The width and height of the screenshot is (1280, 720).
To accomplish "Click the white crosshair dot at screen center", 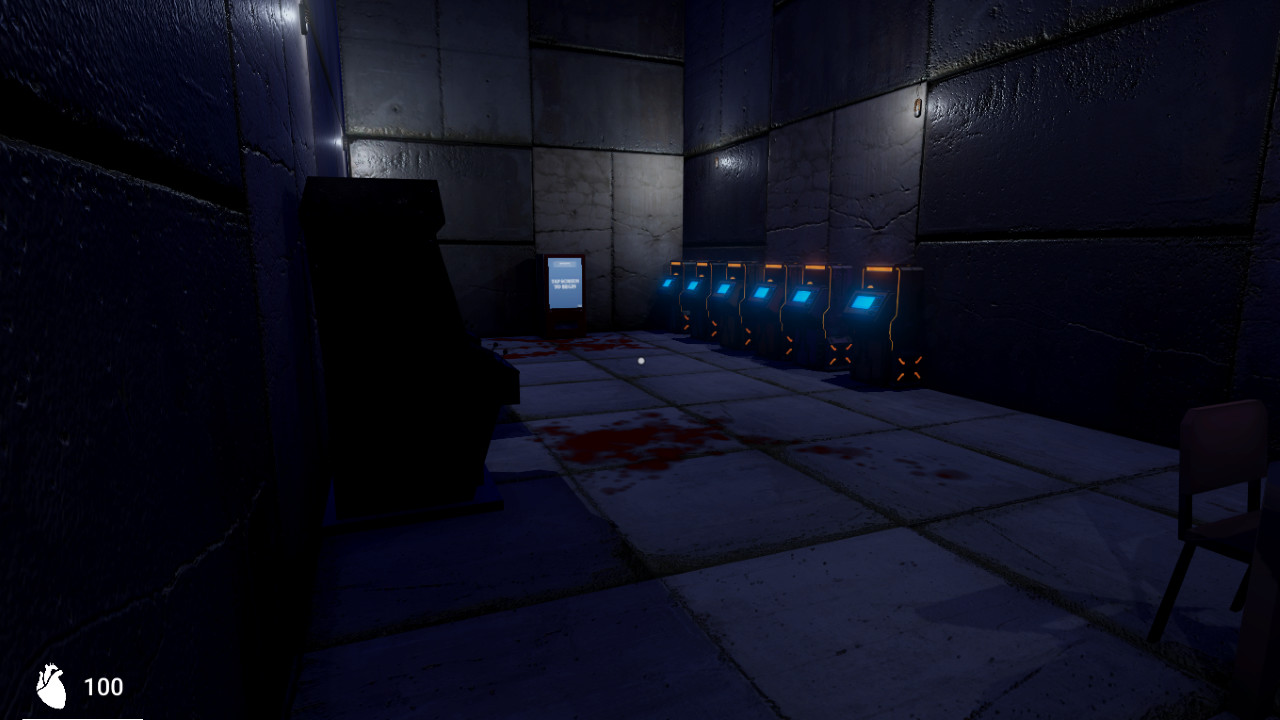I will [640, 360].
